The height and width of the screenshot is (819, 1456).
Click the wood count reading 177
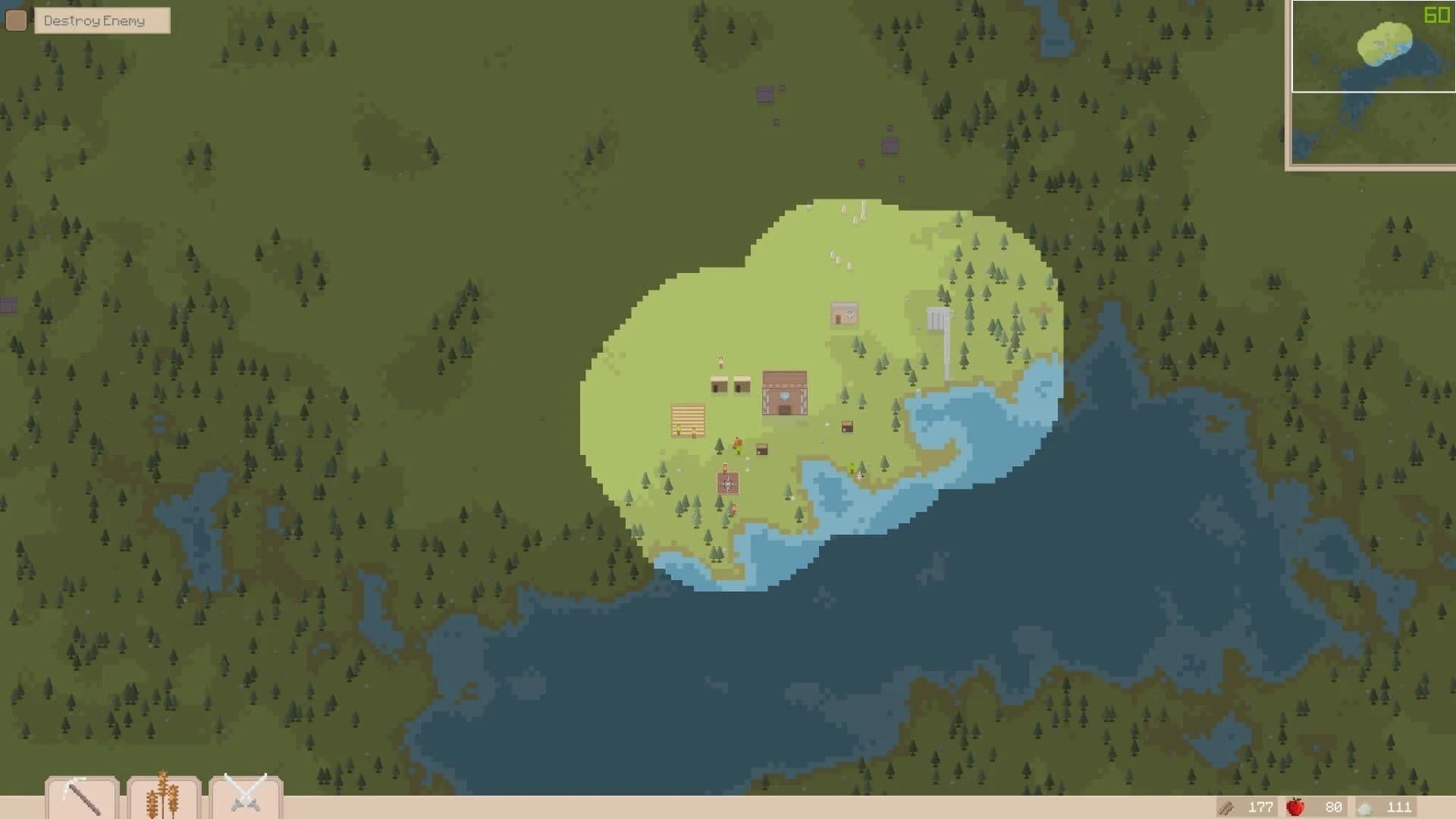1262,808
